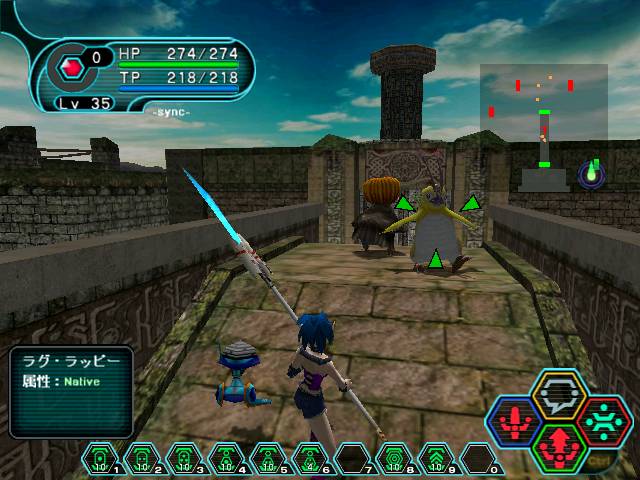Use quick slot 5 item
The image size is (640, 480).
pyautogui.click(x=268, y=459)
